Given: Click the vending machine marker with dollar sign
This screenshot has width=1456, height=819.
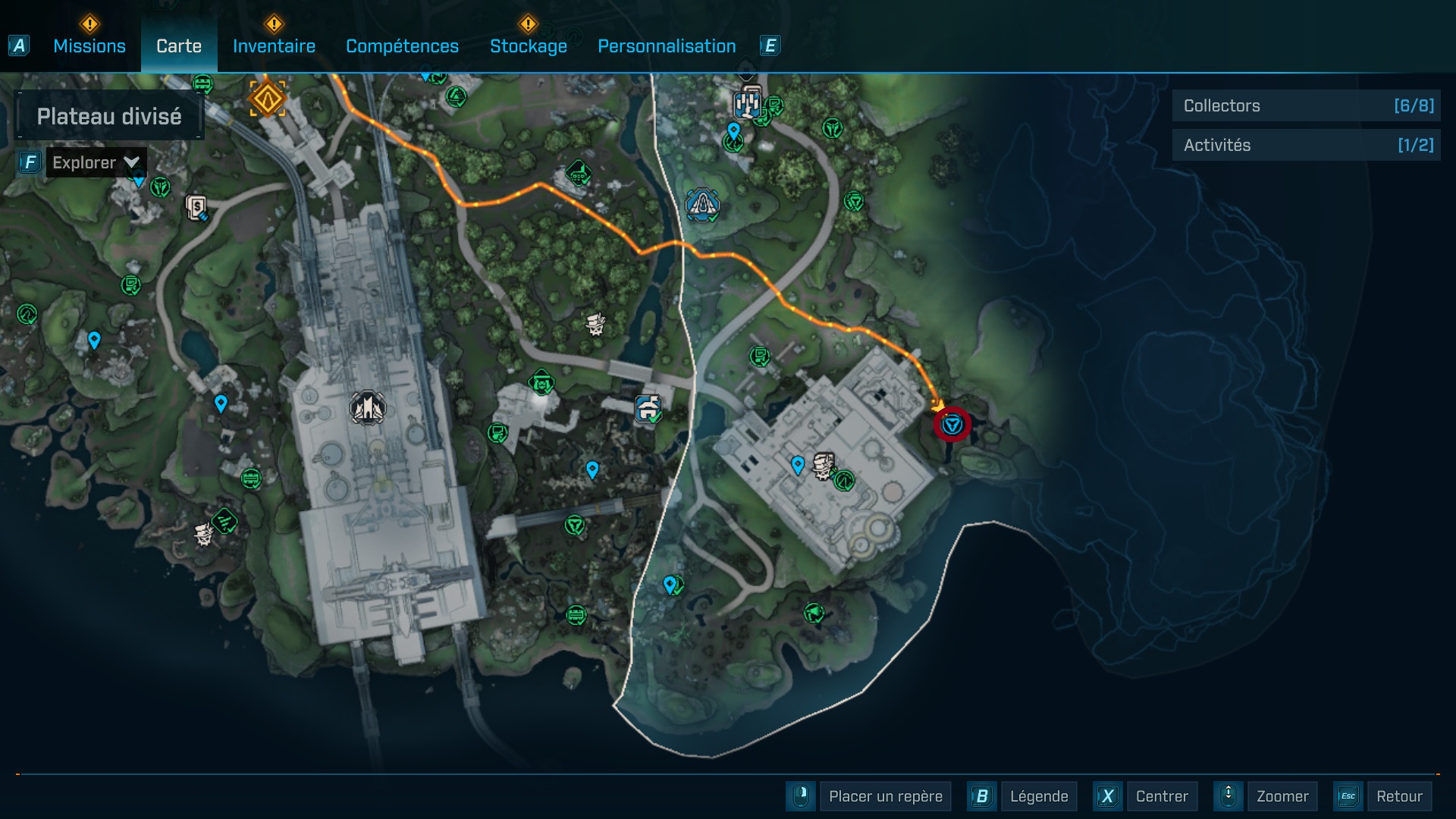Looking at the screenshot, I should (196, 207).
